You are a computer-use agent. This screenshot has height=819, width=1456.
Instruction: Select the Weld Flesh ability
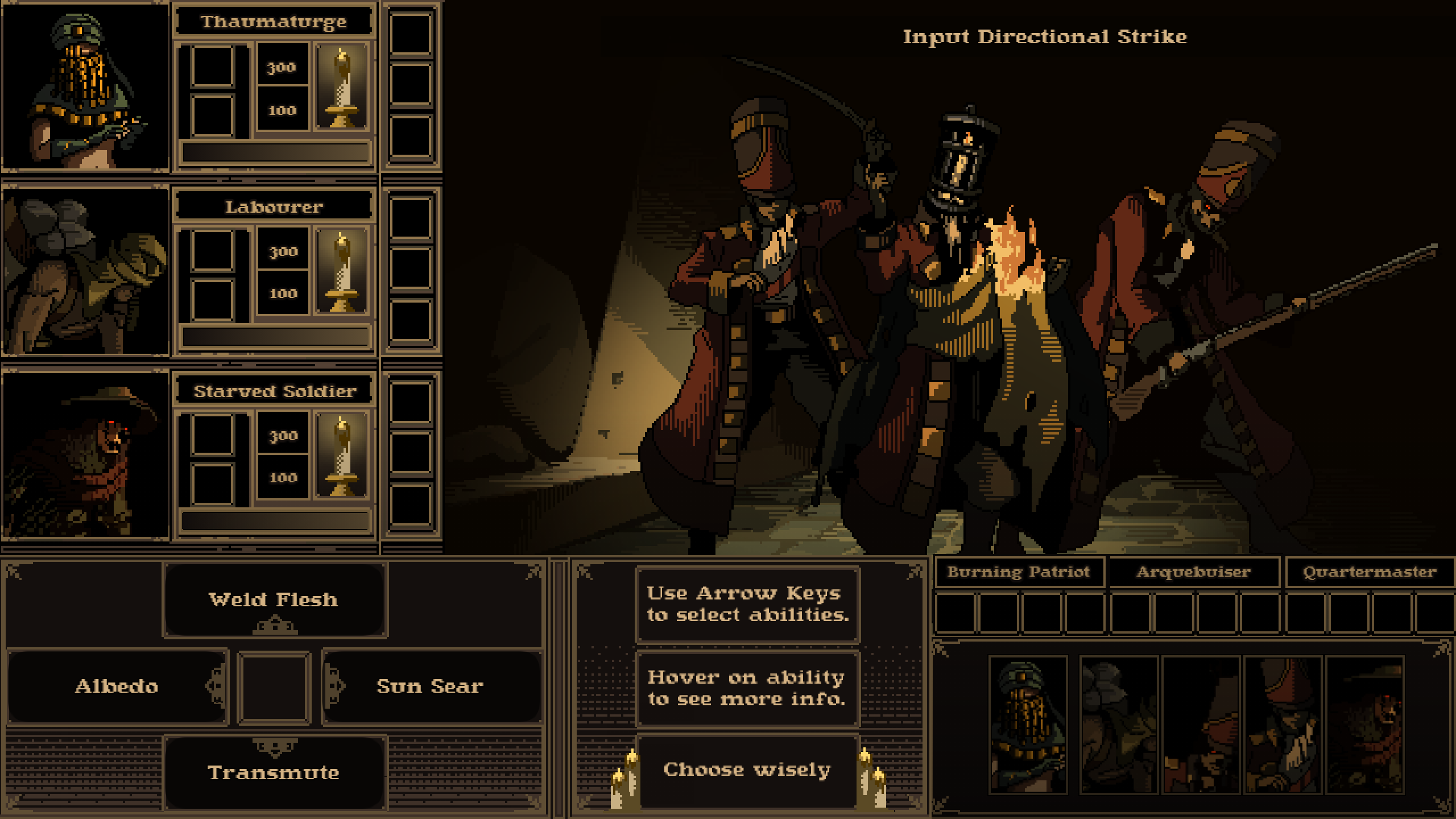coord(274,599)
